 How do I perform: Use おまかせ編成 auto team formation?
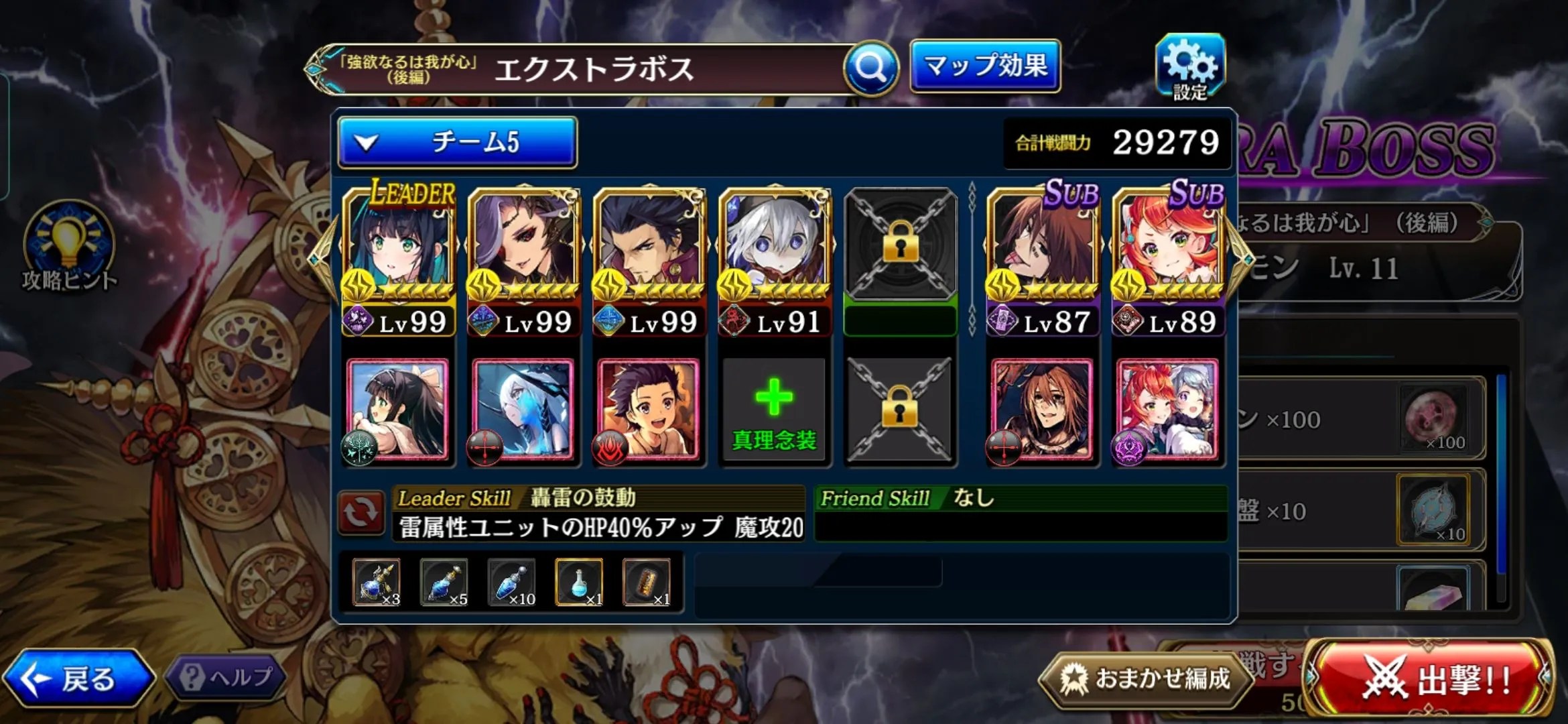click(x=1147, y=678)
